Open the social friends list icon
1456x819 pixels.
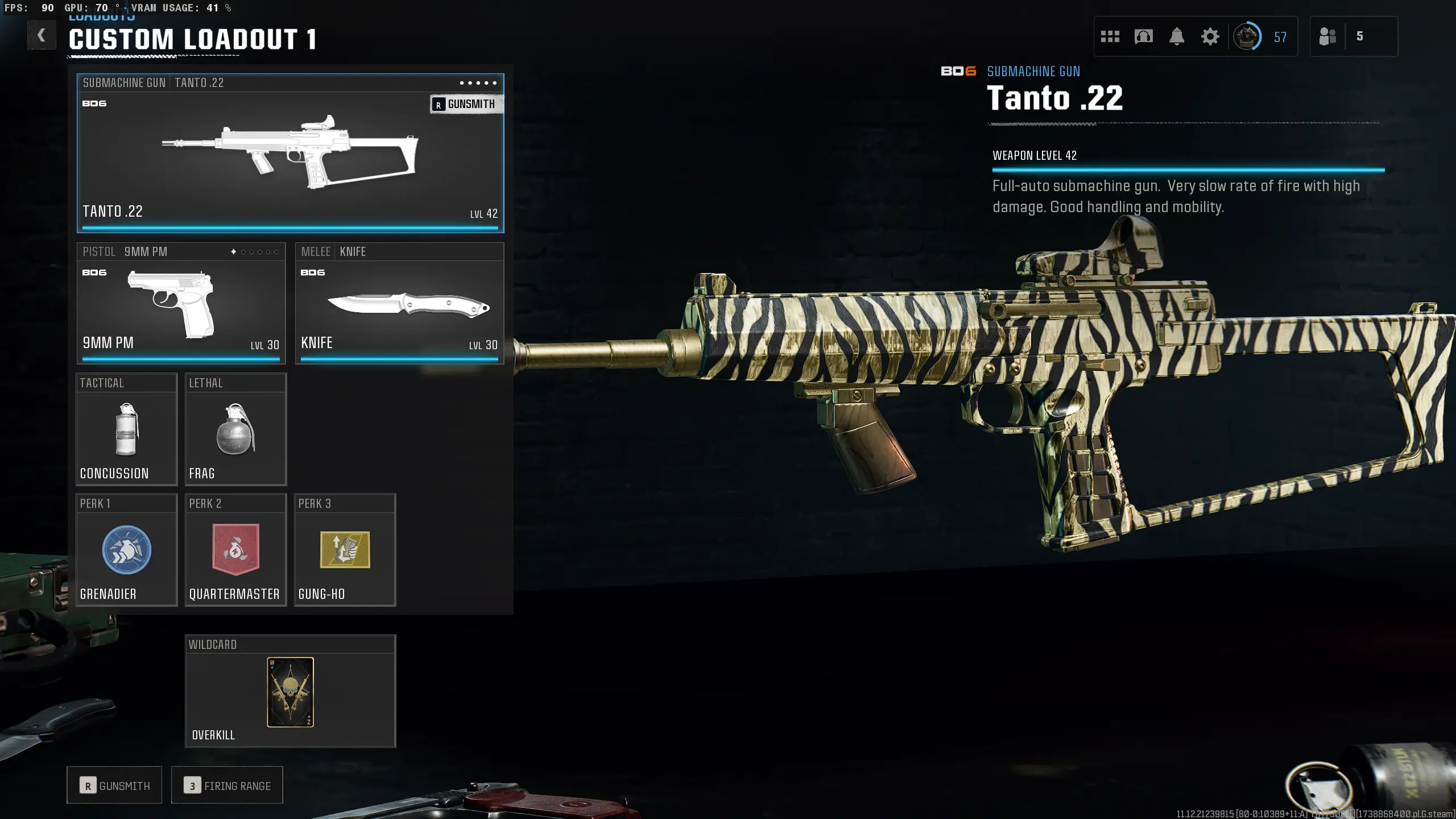tap(1327, 37)
